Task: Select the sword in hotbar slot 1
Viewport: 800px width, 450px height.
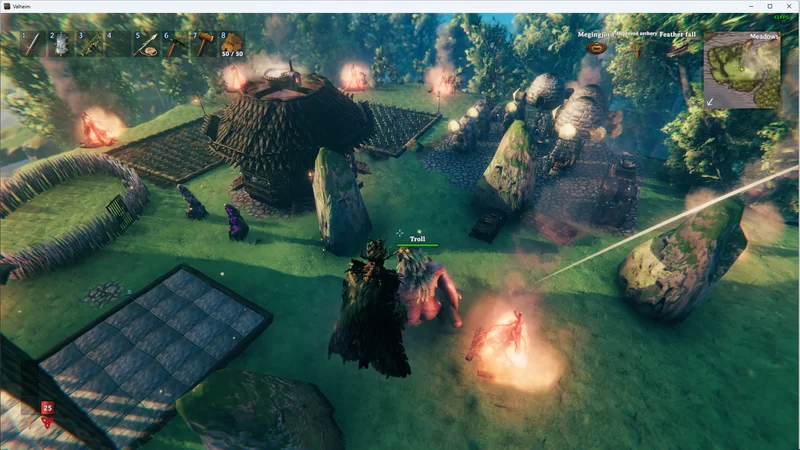Action: click(x=32, y=43)
